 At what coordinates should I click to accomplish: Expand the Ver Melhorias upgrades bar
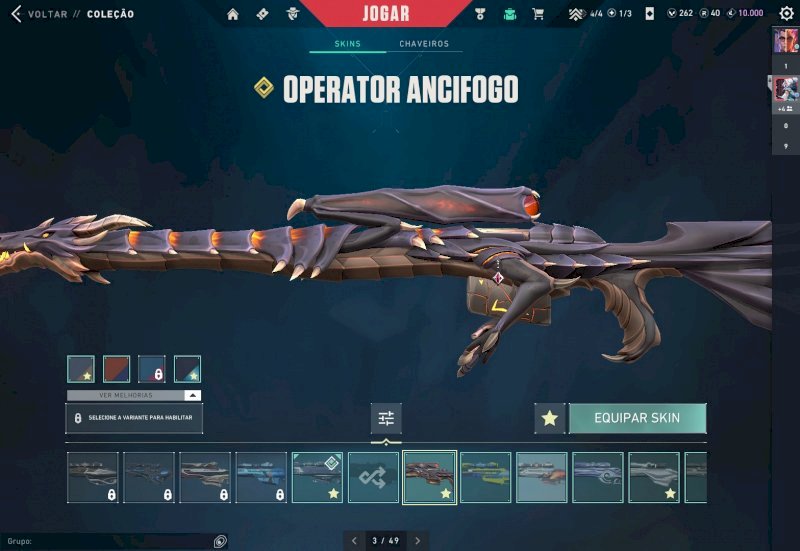pyautogui.click(x=134, y=396)
